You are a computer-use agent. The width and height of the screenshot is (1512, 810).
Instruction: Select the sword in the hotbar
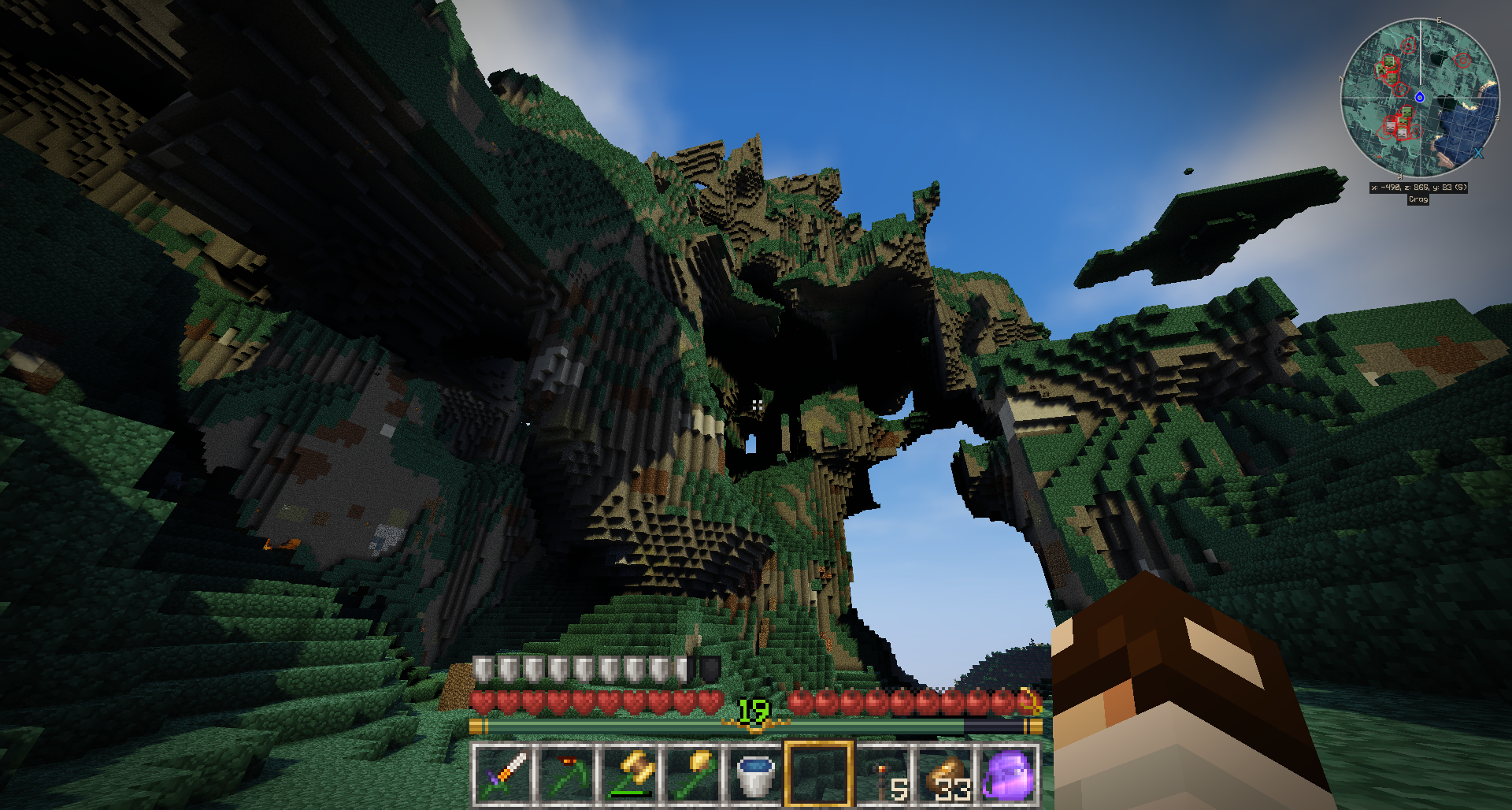point(503,775)
